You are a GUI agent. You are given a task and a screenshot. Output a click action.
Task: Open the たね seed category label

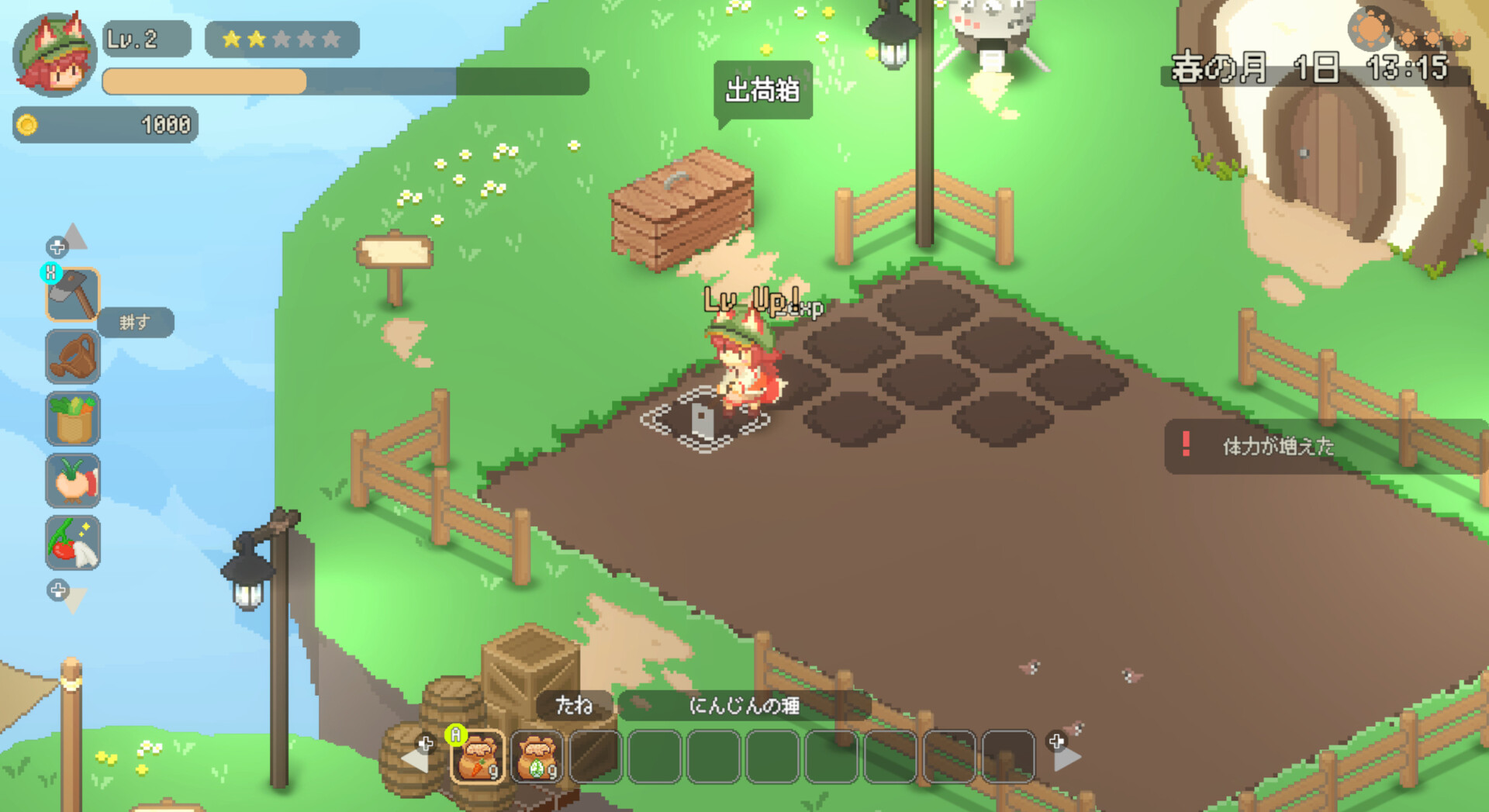tap(574, 706)
